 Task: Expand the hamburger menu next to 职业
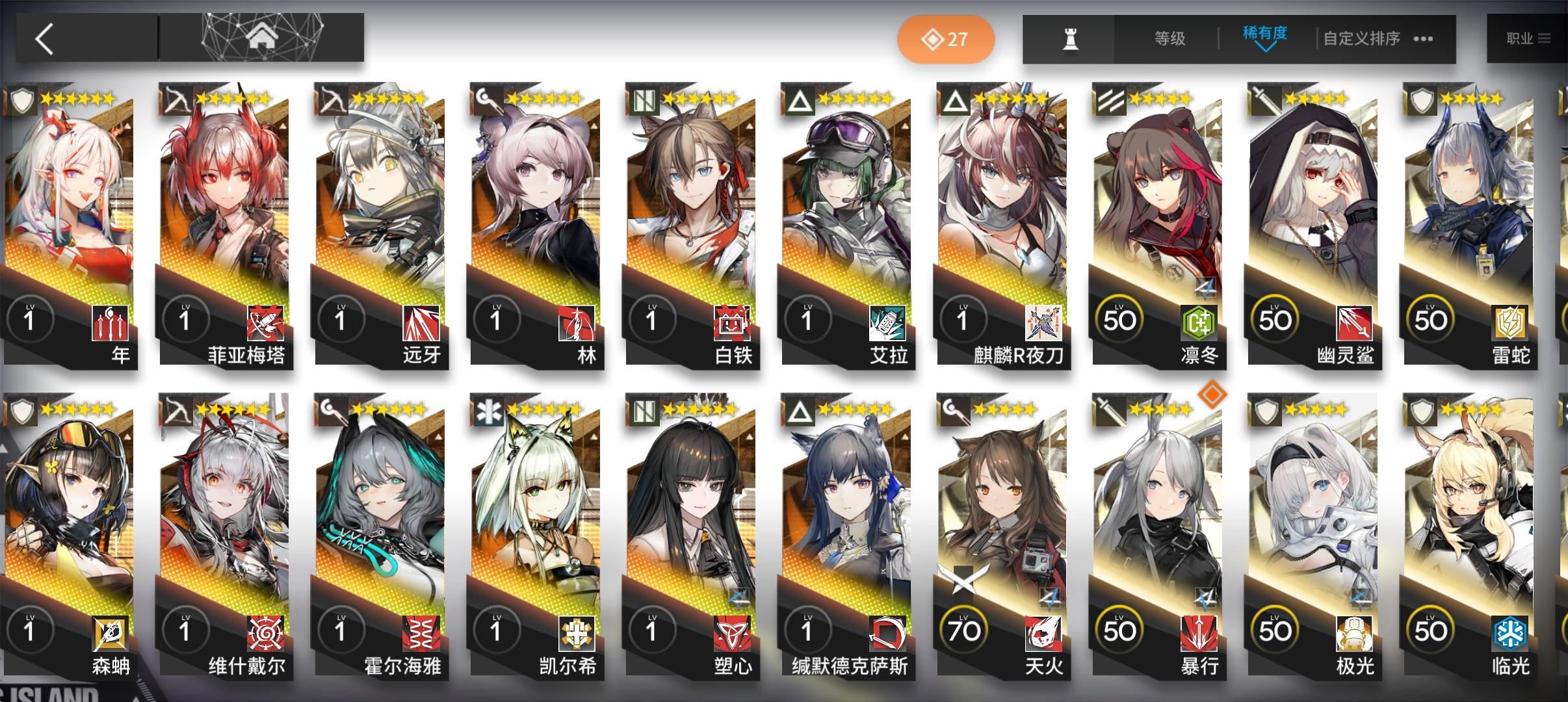pos(1549,38)
